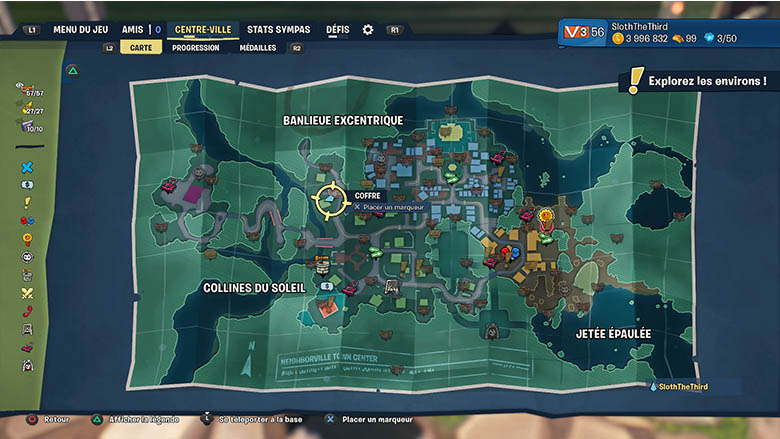The image size is (780, 439).
Task: Toggle the gold medal legend filter
Action: [x=27, y=239]
